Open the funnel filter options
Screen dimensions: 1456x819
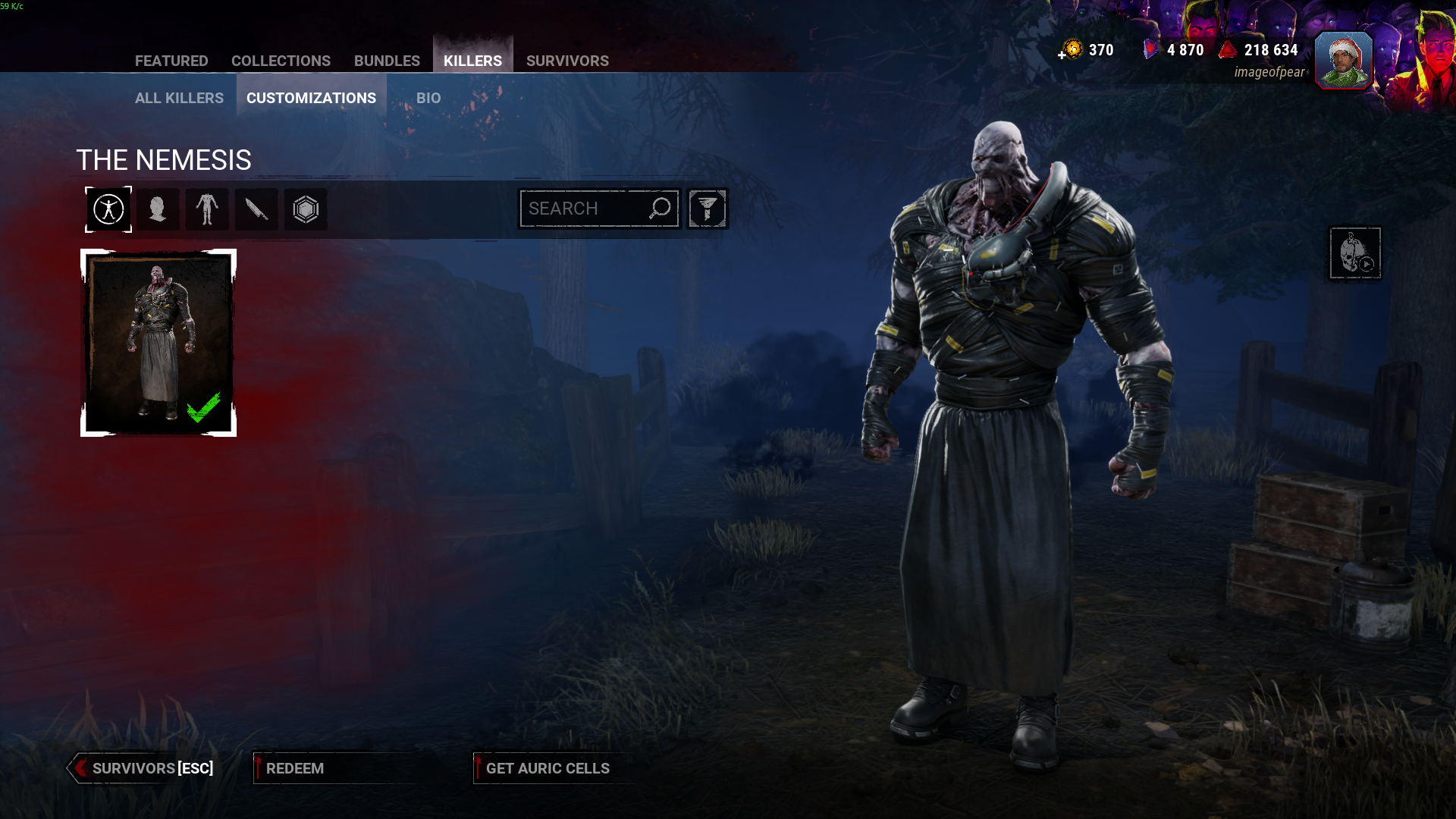click(707, 209)
